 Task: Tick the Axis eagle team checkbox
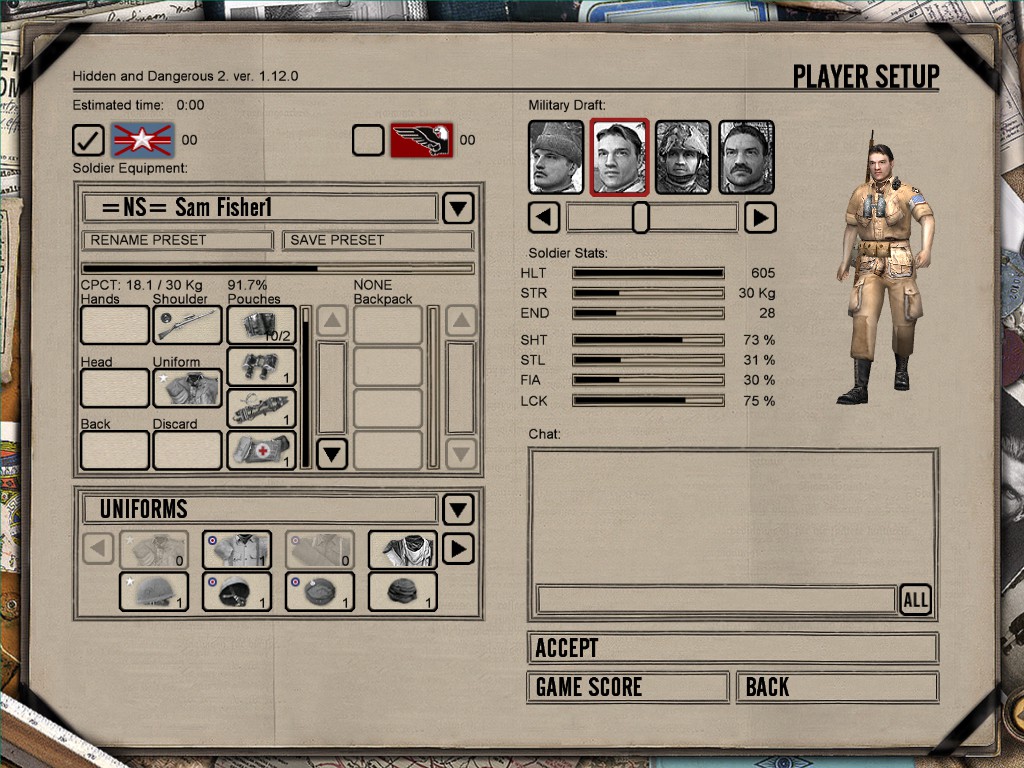368,140
